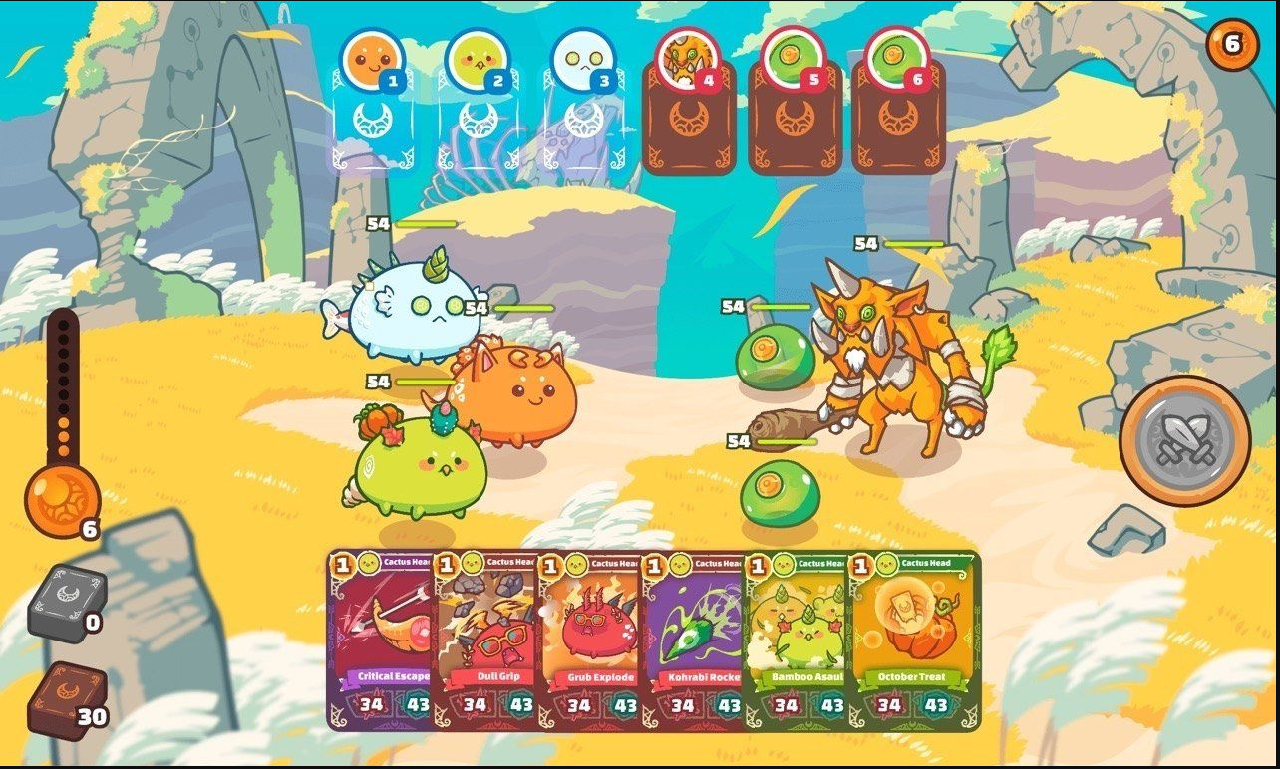
Task: Click the green HP bar of the cactus Axie
Action: (425, 380)
